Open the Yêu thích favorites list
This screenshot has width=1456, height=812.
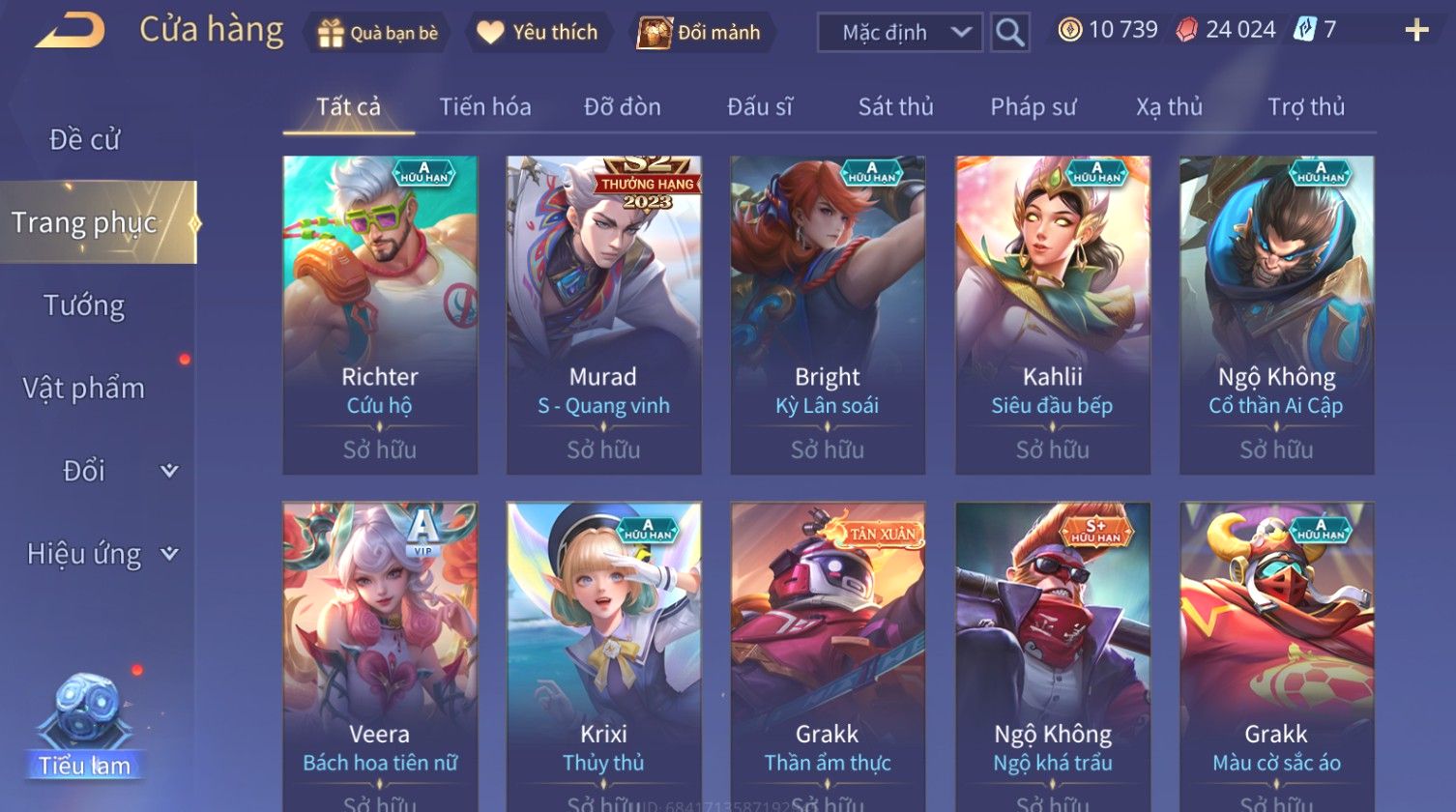tap(539, 33)
